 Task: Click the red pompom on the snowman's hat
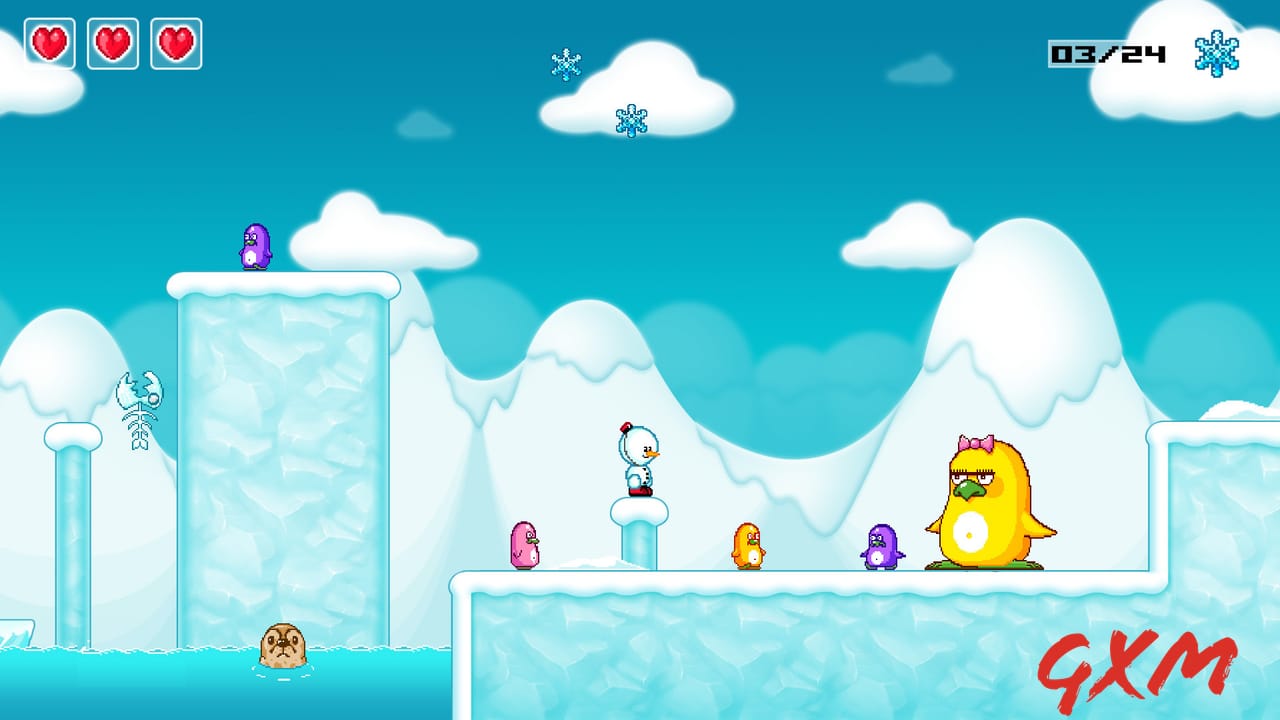626,427
